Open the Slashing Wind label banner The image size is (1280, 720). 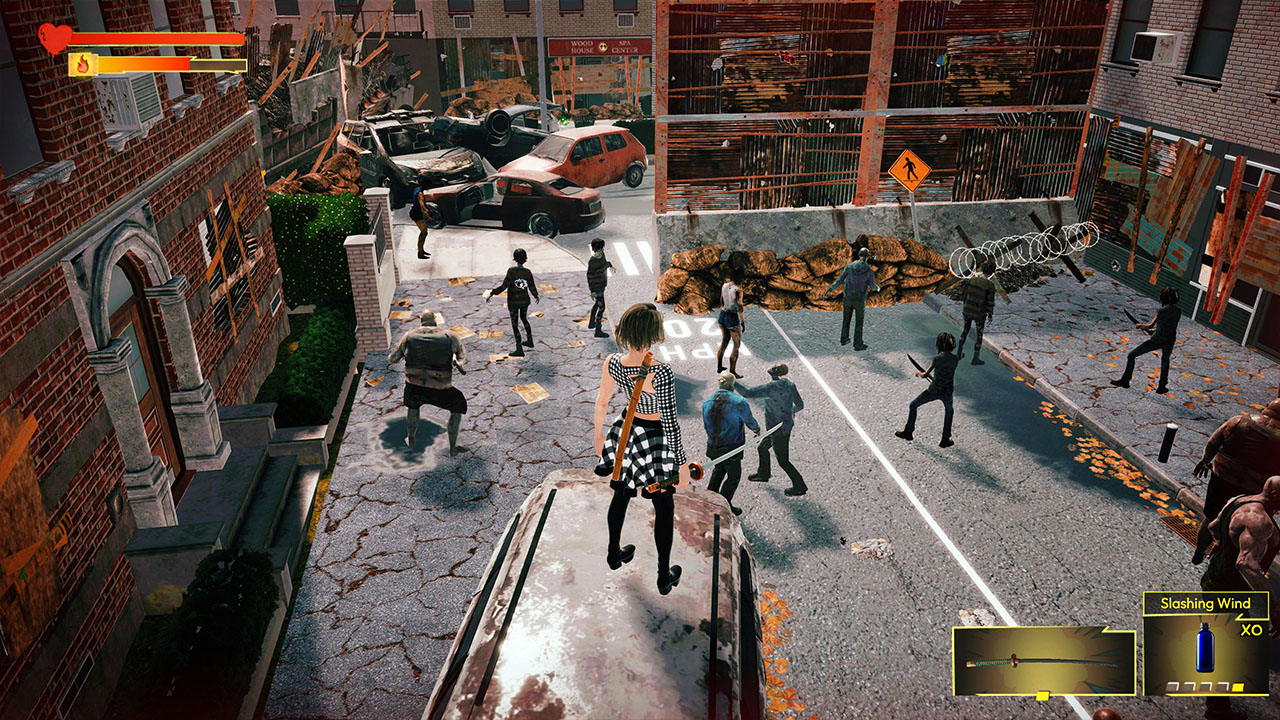coord(1206,603)
